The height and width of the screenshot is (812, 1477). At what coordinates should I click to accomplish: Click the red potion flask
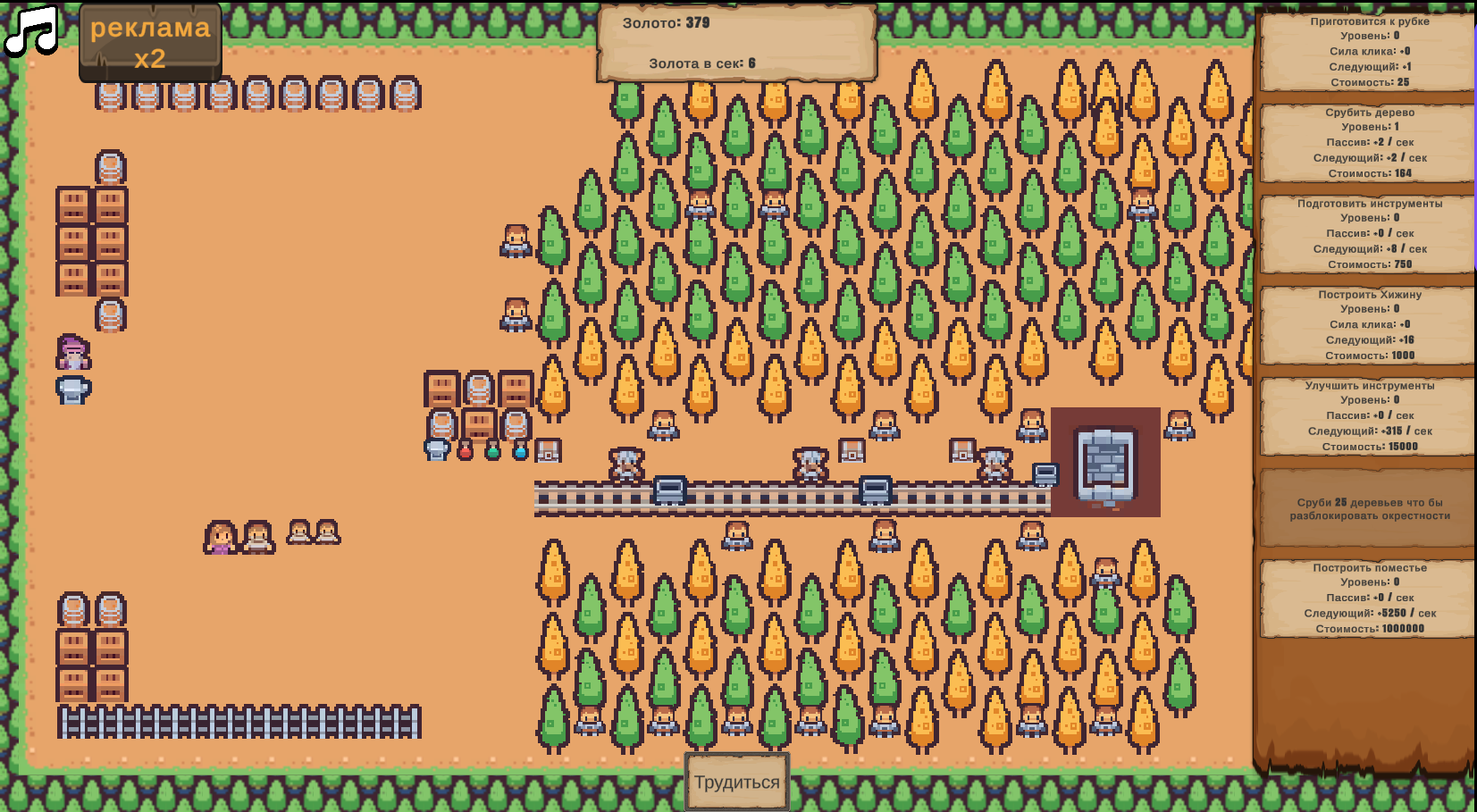point(466,453)
